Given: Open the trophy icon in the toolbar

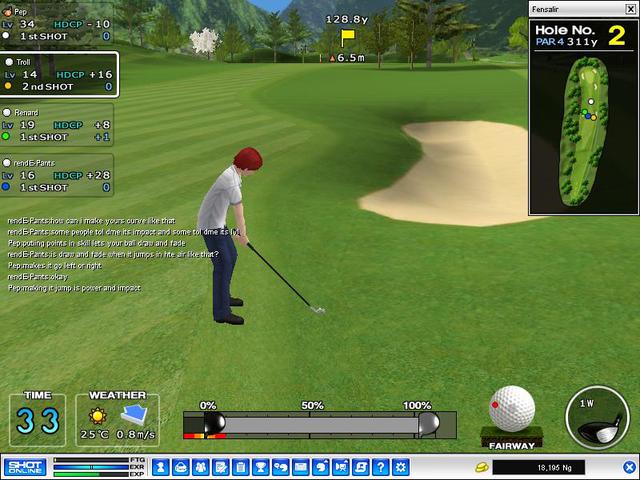Looking at the screenshot, I should pos(260,467).
